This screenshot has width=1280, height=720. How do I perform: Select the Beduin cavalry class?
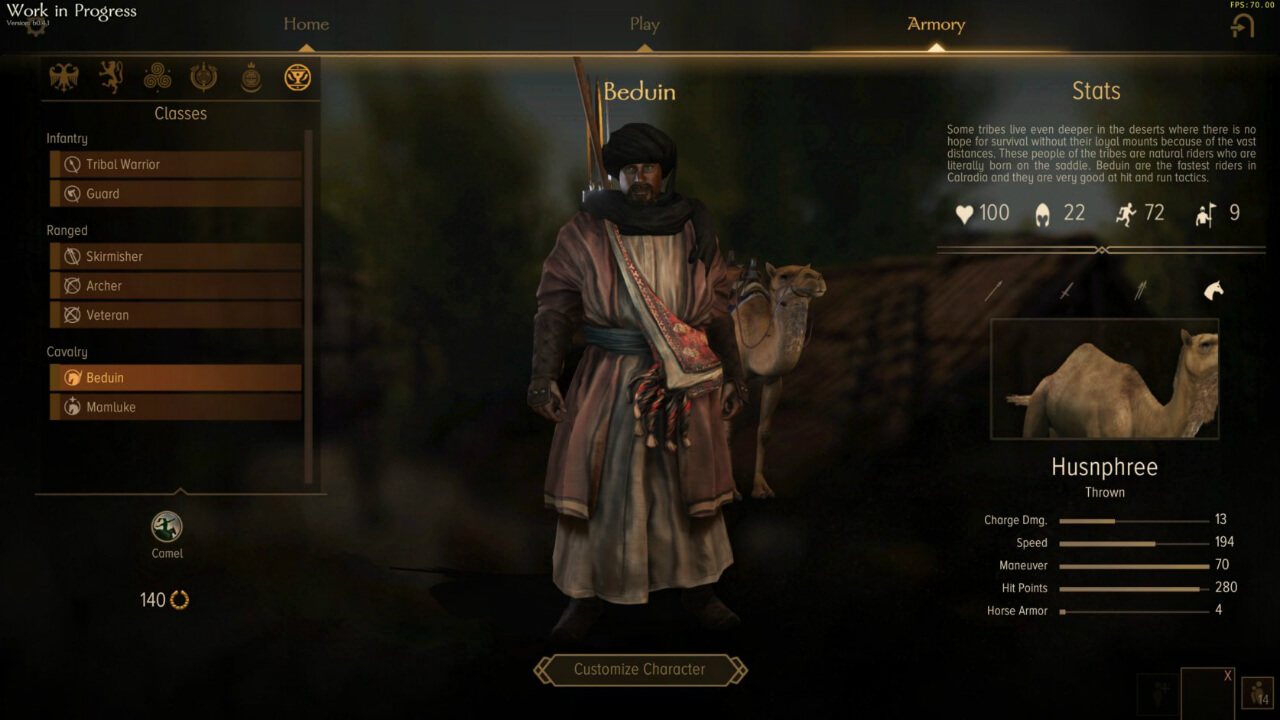point(175,377)
